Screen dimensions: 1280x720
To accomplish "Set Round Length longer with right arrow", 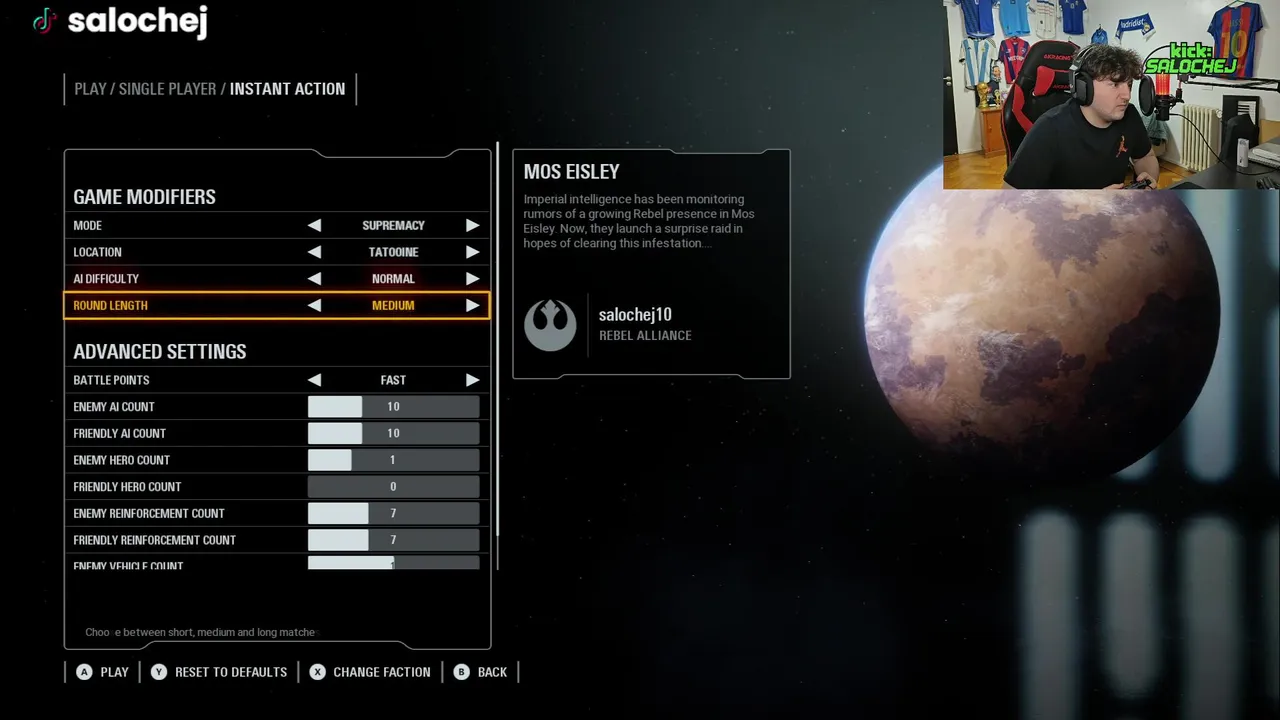I will click(472, 306).
